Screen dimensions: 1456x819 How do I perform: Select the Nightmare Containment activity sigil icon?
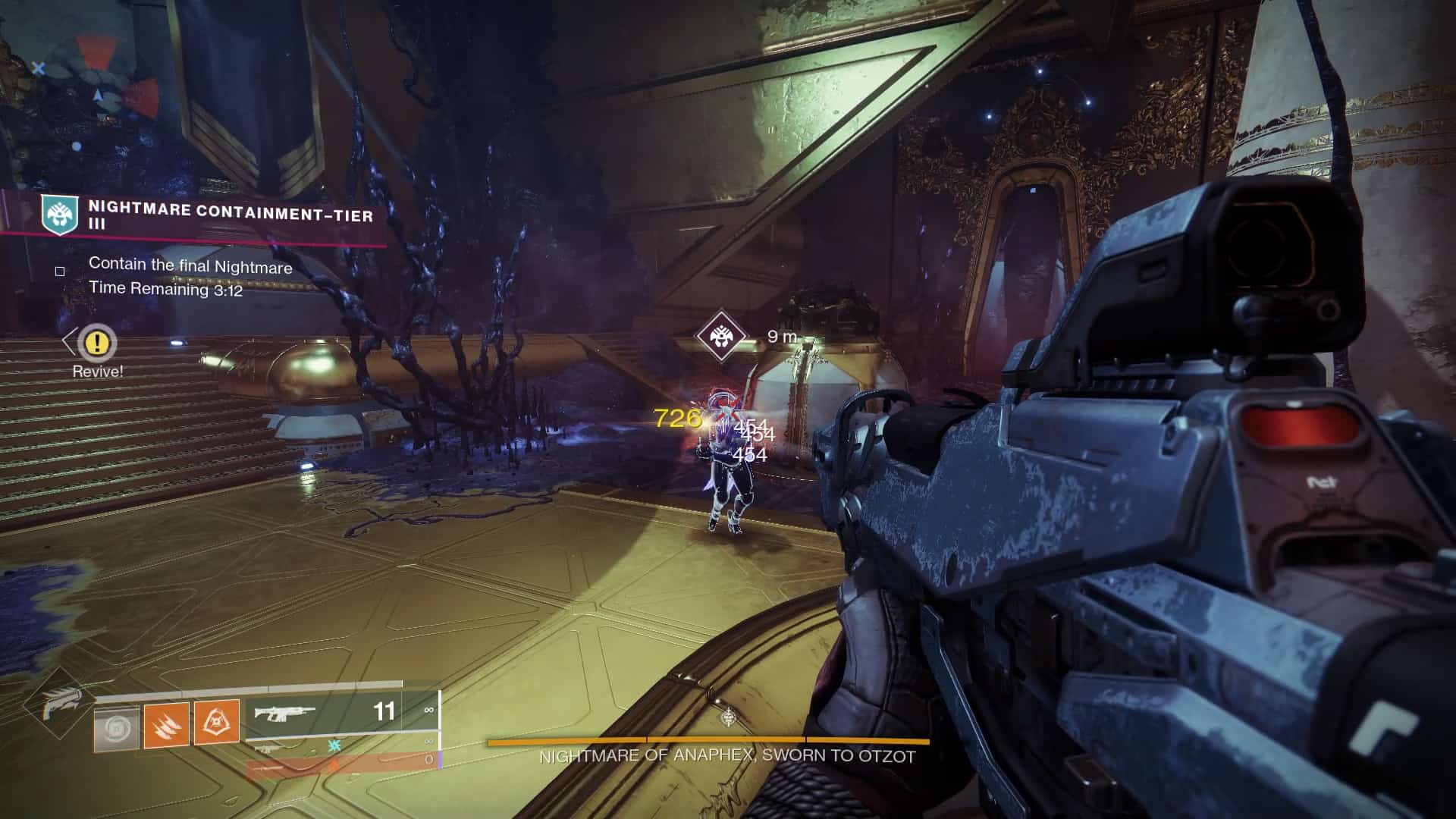(x=59, y=215)
